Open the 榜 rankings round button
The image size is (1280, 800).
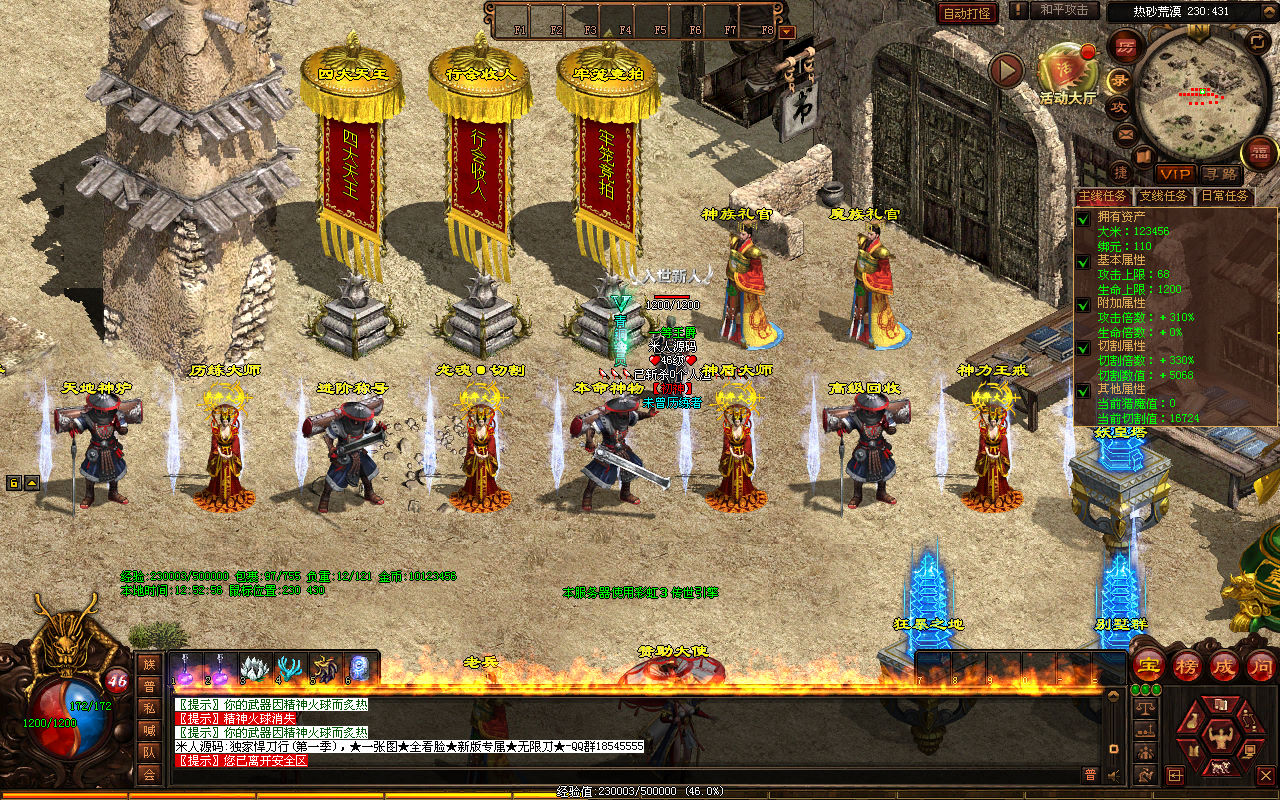pyautogui.click(x=1187, y=666)
